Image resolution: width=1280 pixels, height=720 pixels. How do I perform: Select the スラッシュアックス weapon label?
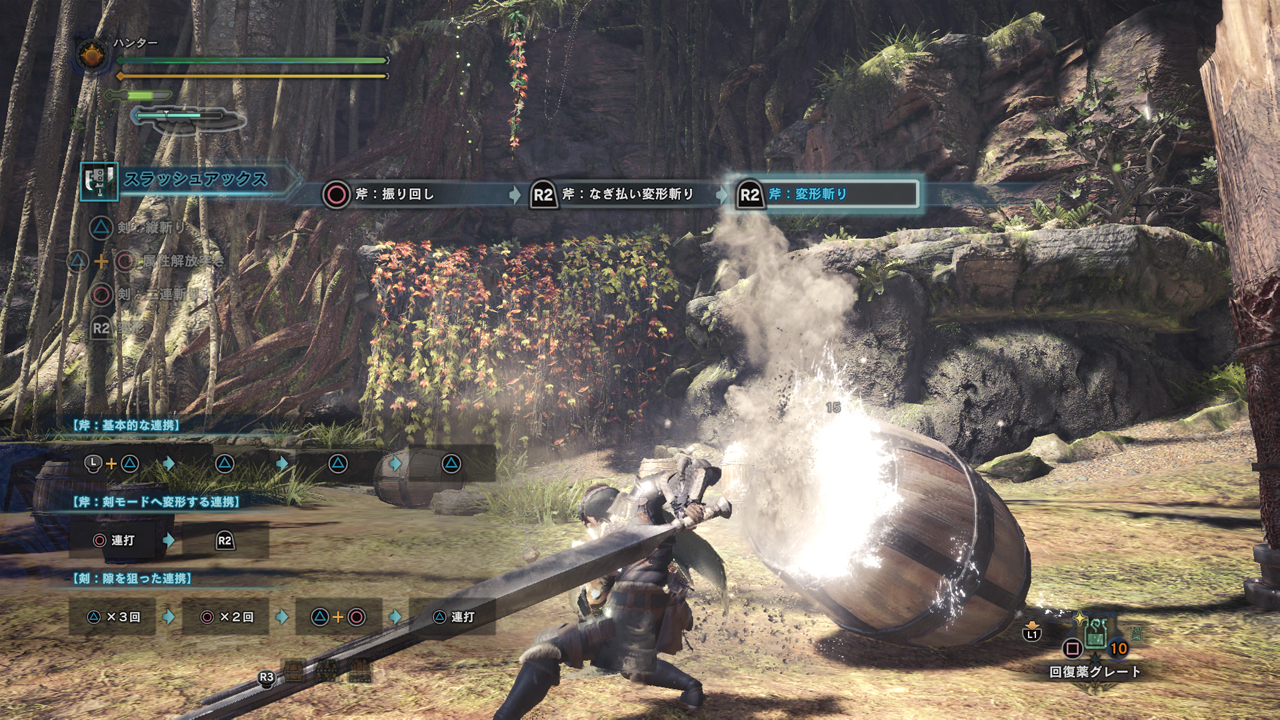[195, 180]
